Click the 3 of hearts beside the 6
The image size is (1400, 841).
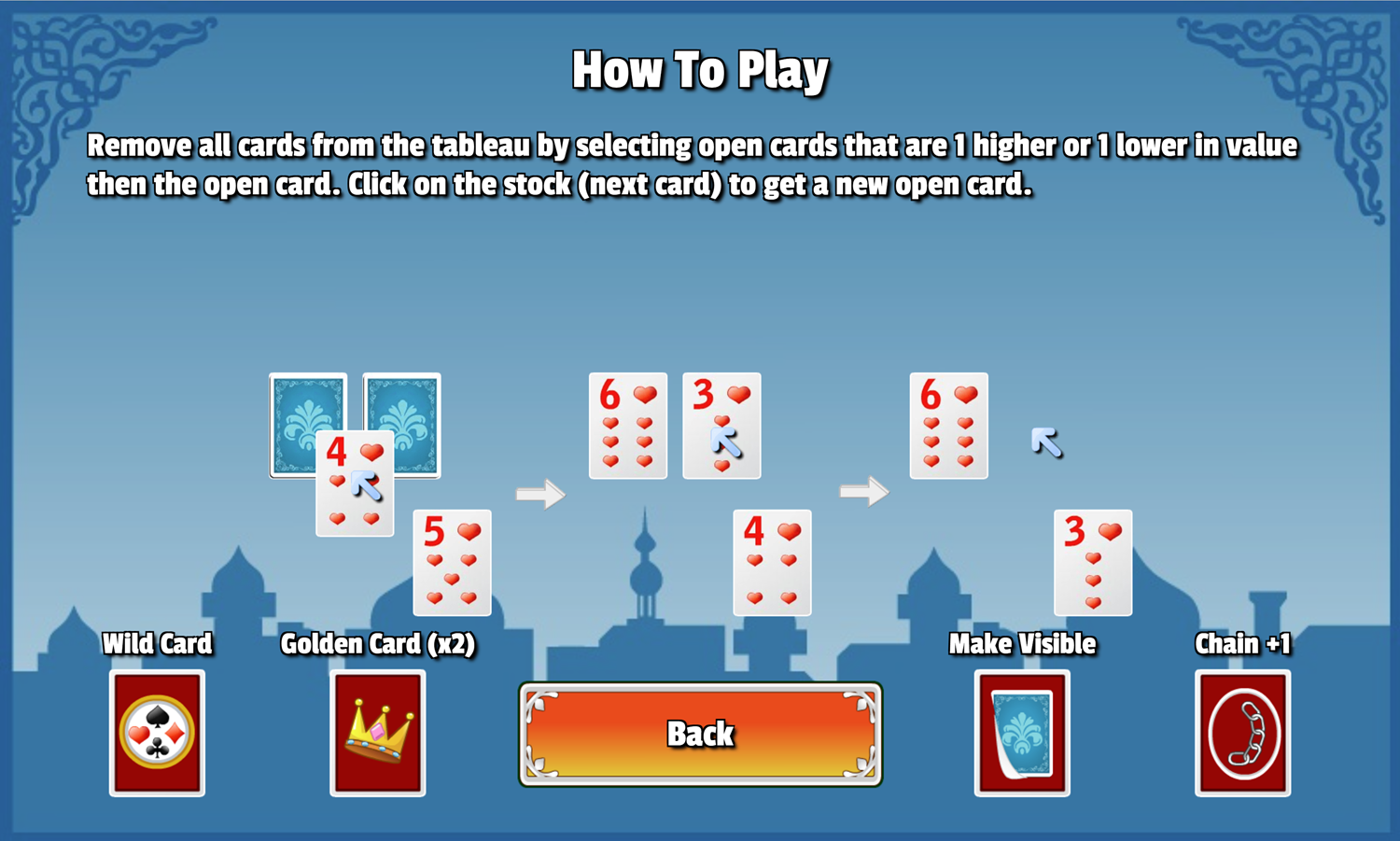(x=721, y=427)
